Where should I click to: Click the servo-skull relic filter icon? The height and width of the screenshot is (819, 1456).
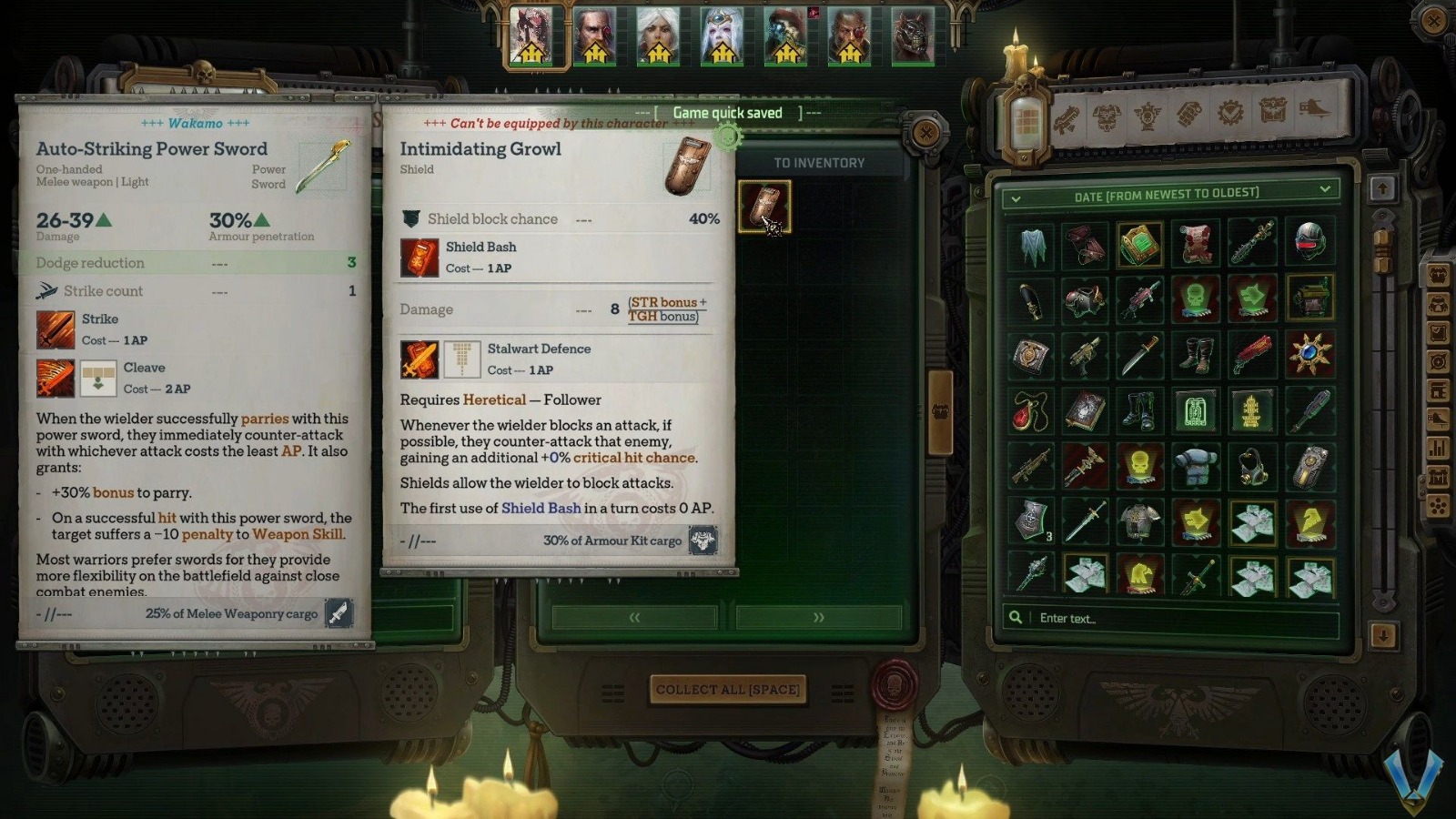[x=1147, y=115]
